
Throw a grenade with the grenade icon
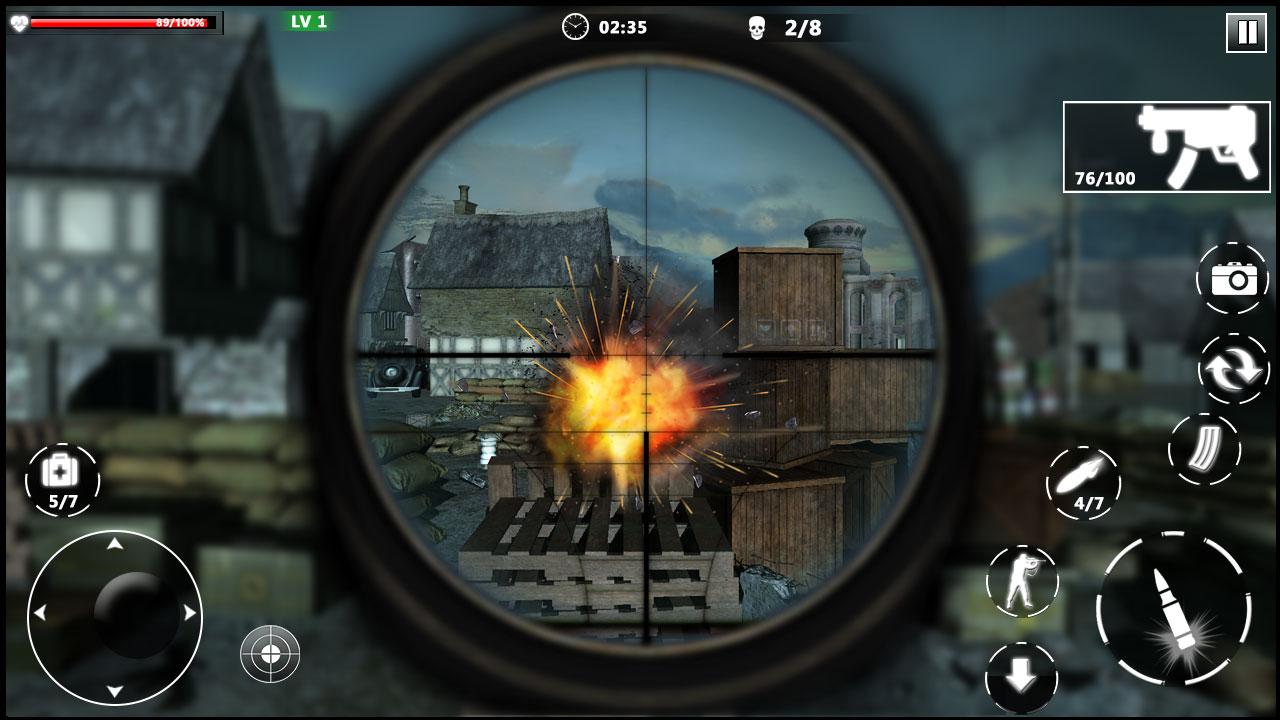point(1085,480)
